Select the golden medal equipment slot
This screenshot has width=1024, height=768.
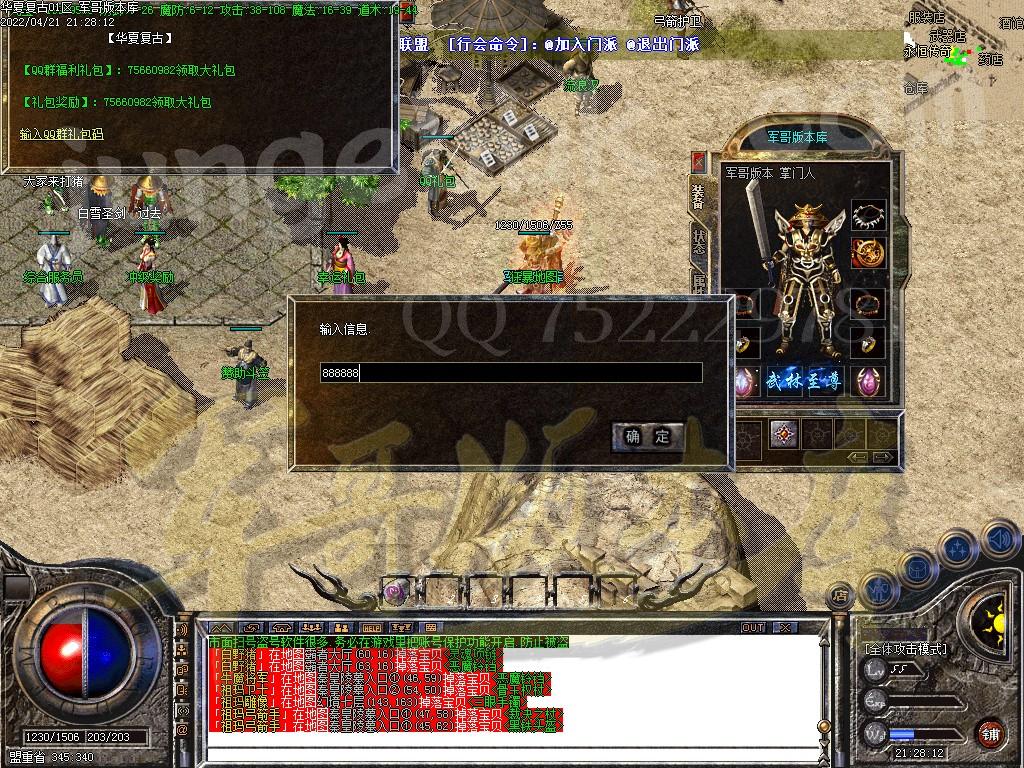coord(869,252)
